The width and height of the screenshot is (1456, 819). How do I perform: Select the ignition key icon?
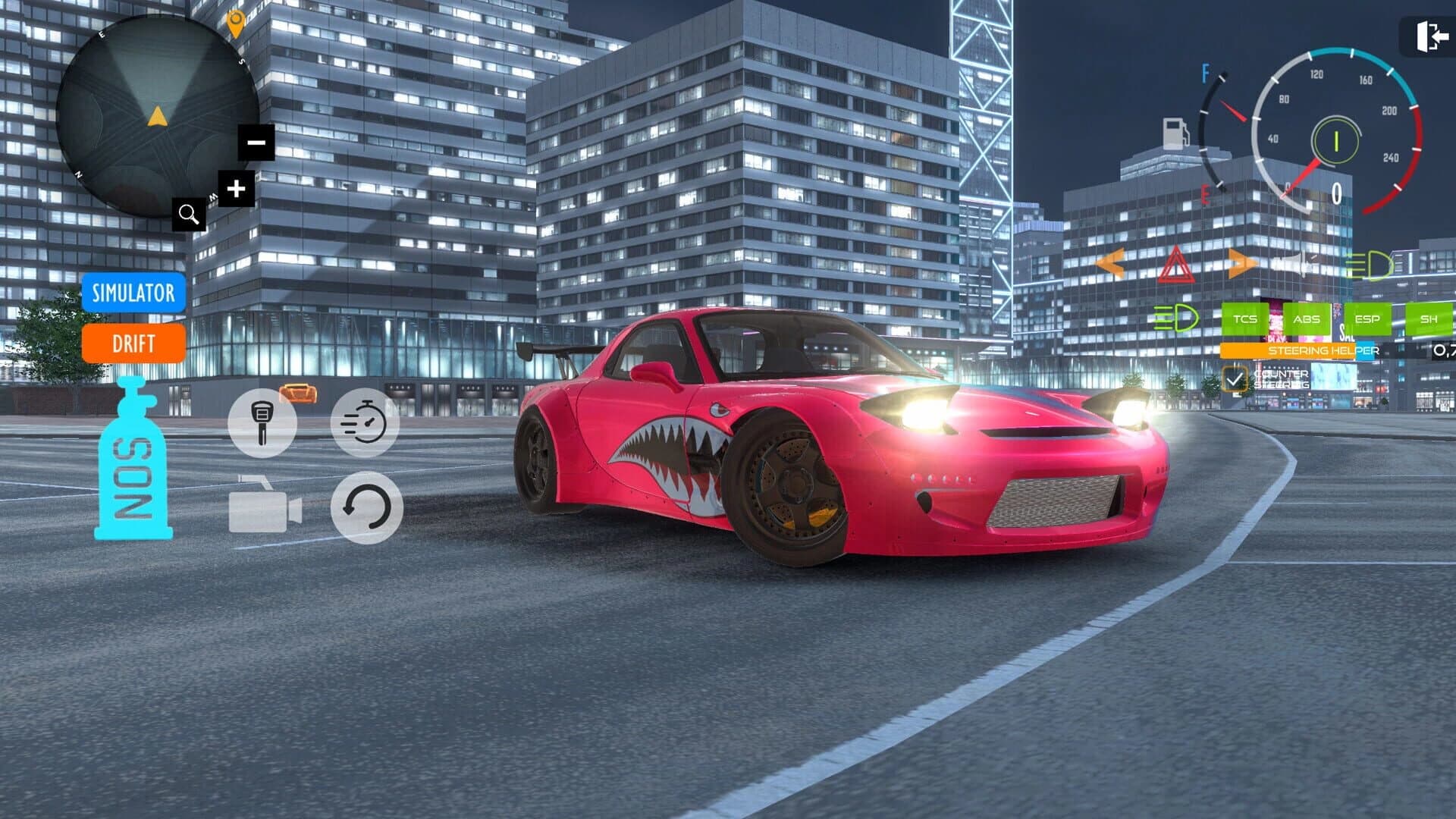point(264,422)
